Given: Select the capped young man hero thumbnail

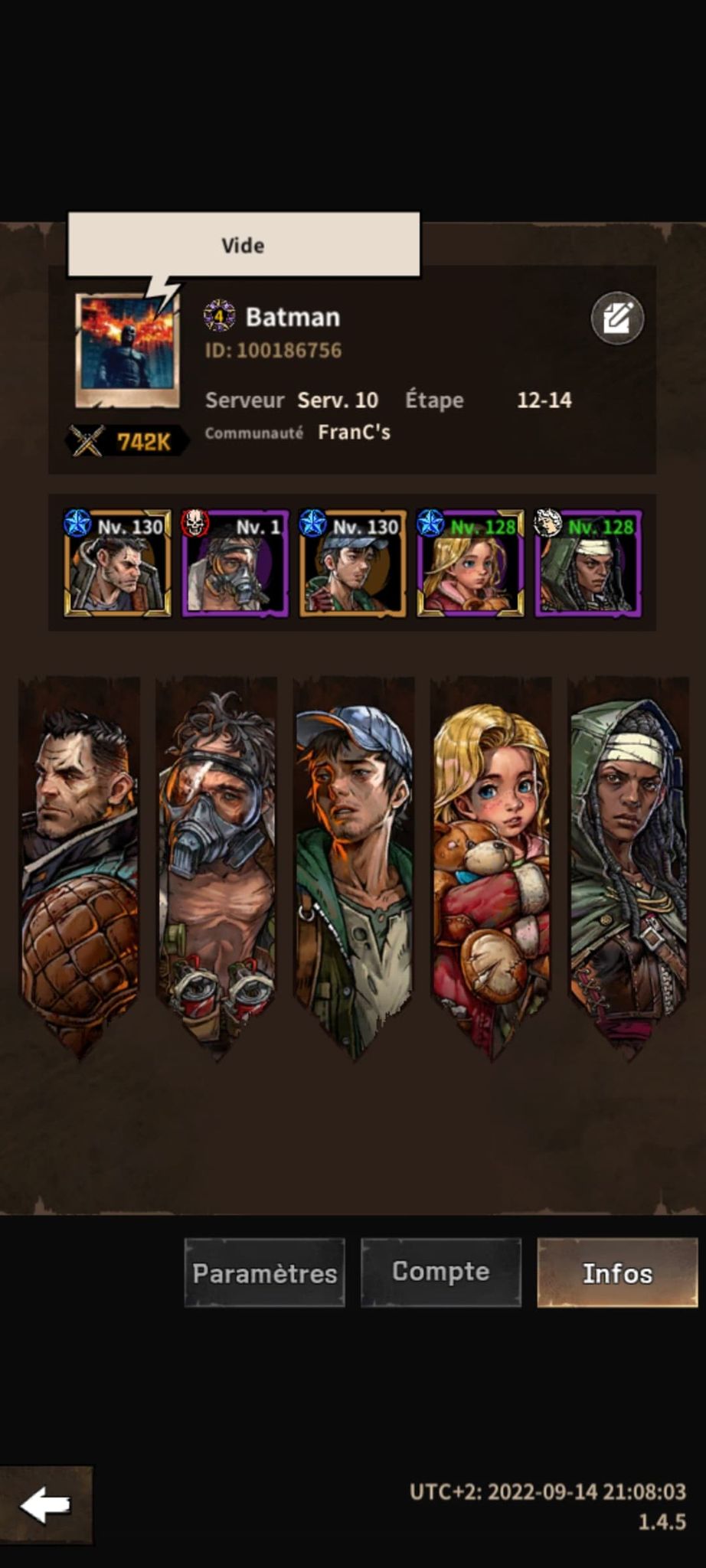Looking at the screenshot, I should coord(352,563).
